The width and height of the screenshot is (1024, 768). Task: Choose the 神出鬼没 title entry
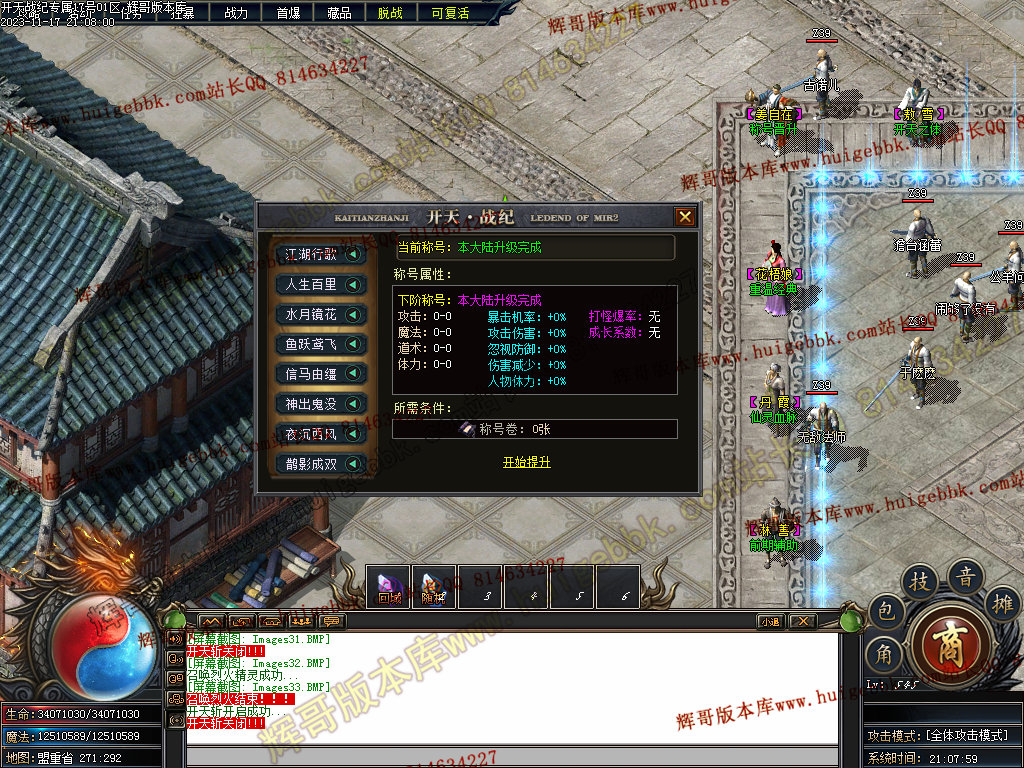click(x=320, y=404)
